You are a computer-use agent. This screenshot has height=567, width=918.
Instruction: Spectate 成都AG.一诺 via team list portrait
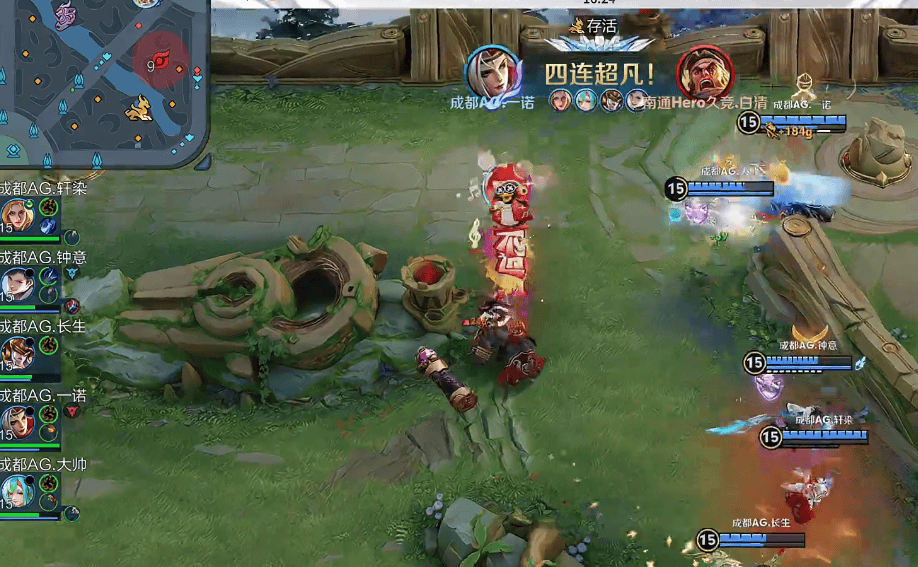(17, 422)
